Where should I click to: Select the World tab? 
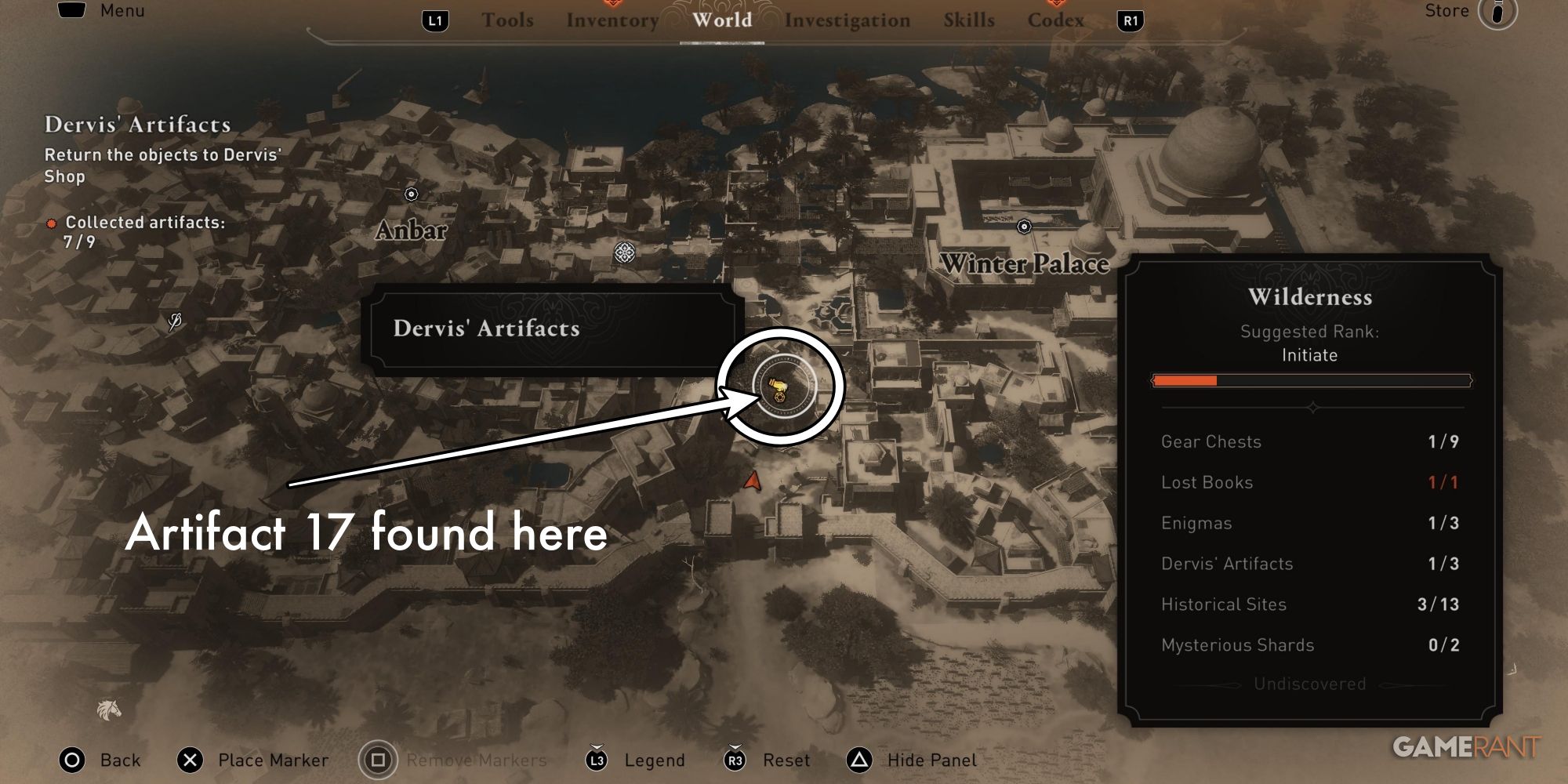[723, 20]
